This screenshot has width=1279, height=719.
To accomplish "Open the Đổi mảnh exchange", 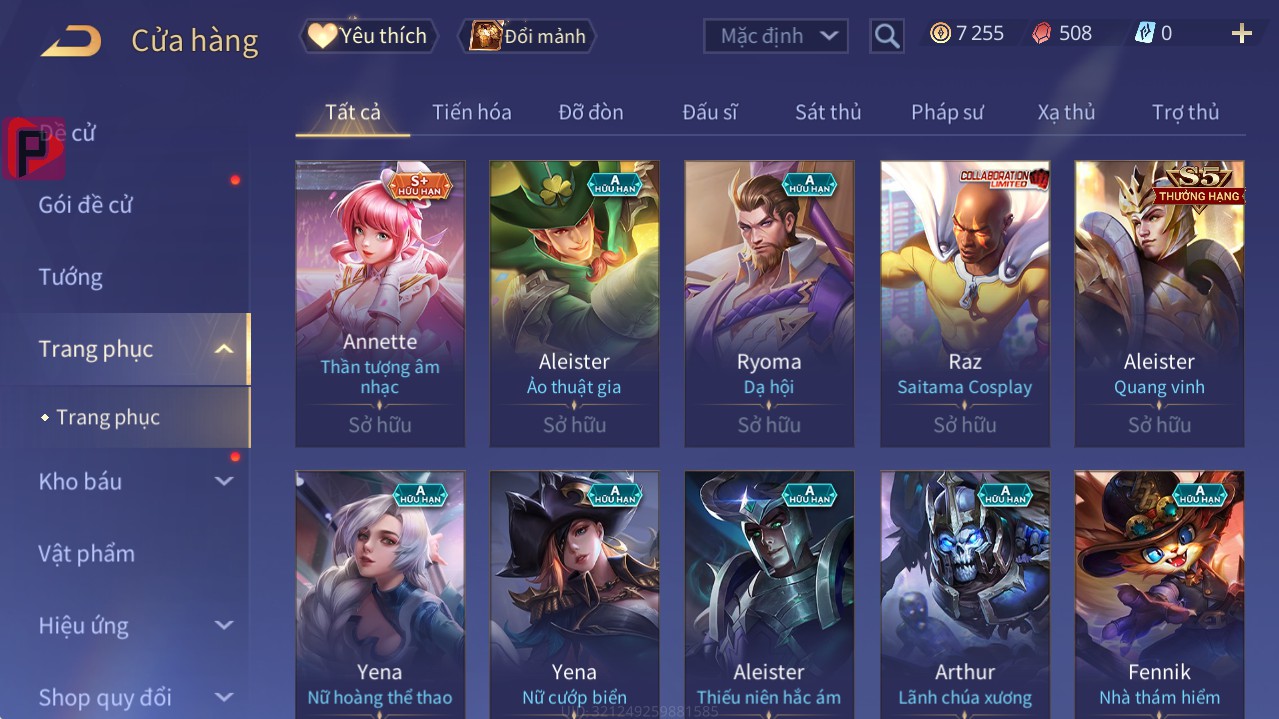I will [527, 36].
